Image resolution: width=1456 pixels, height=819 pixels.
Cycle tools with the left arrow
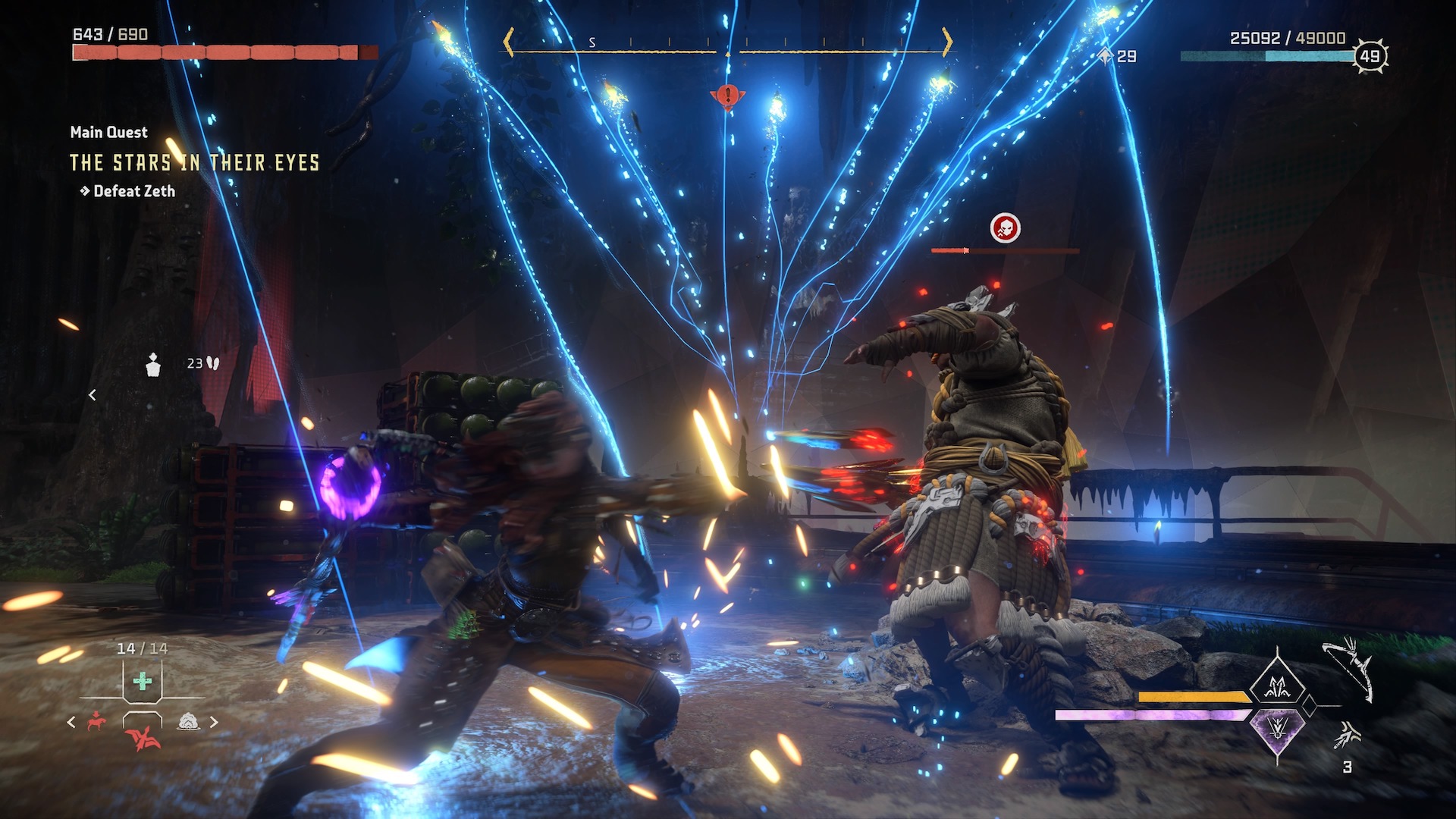coord(71,722)
